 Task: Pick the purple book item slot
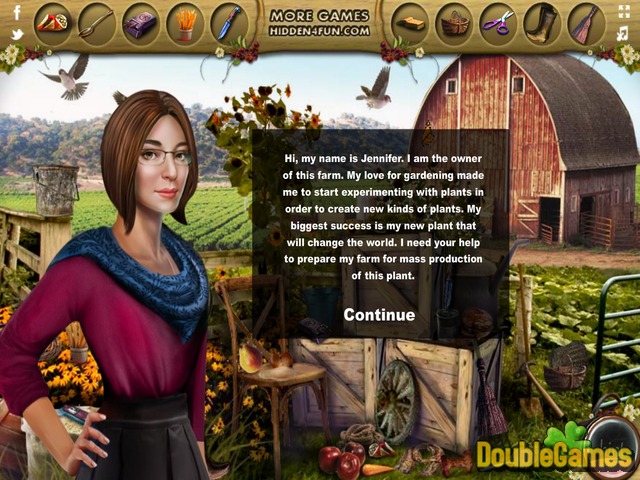pyautogui.click(x=141, y=22)
